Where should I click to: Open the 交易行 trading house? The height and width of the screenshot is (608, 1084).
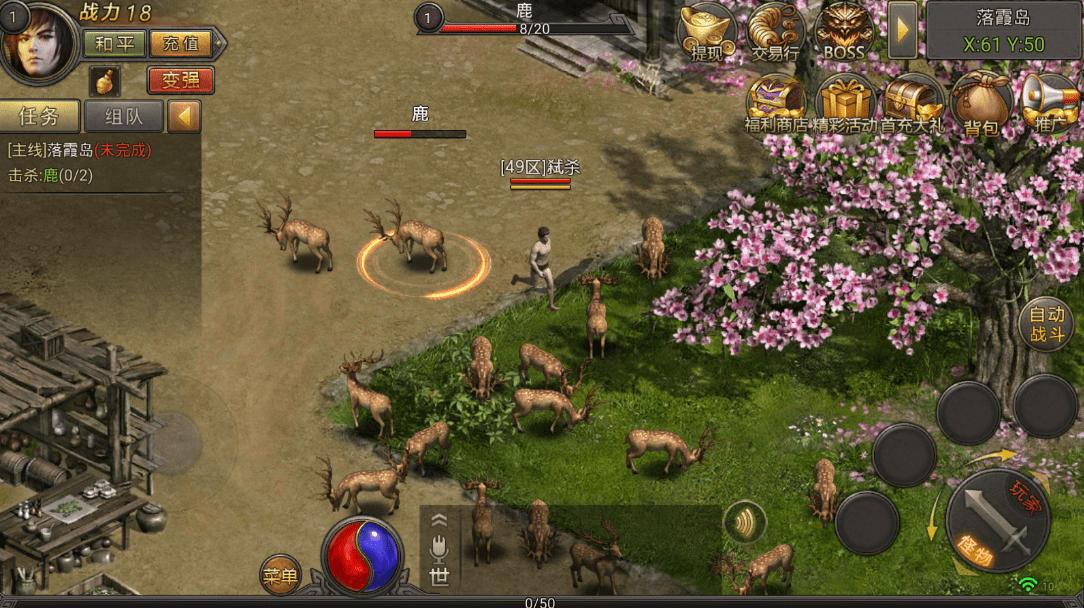pos(775,33)
